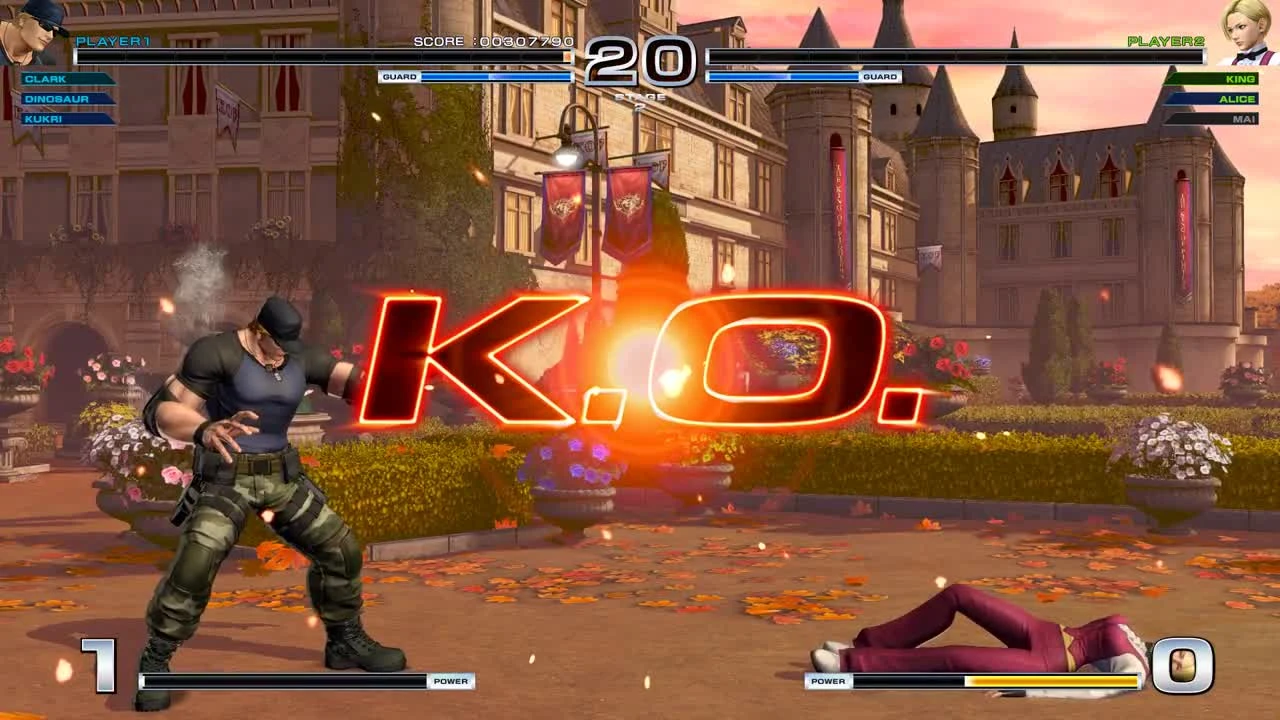The width and height of the screenshot is (1280, 720).
Task: Click Player 1's GUARD gauge
Action: click(x=480, y=76)
